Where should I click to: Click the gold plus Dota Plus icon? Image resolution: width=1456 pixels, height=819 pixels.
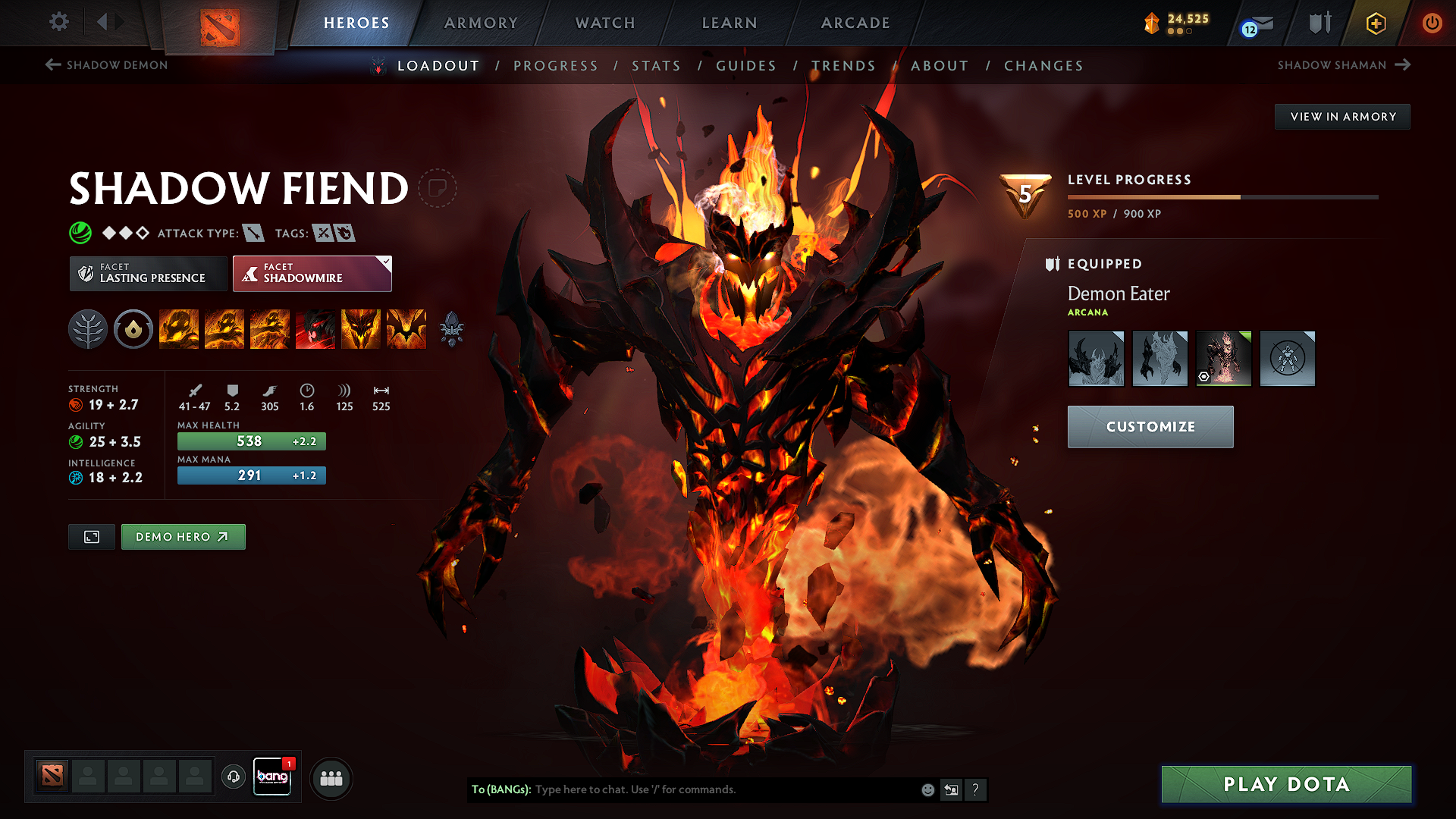point(1375,23)
